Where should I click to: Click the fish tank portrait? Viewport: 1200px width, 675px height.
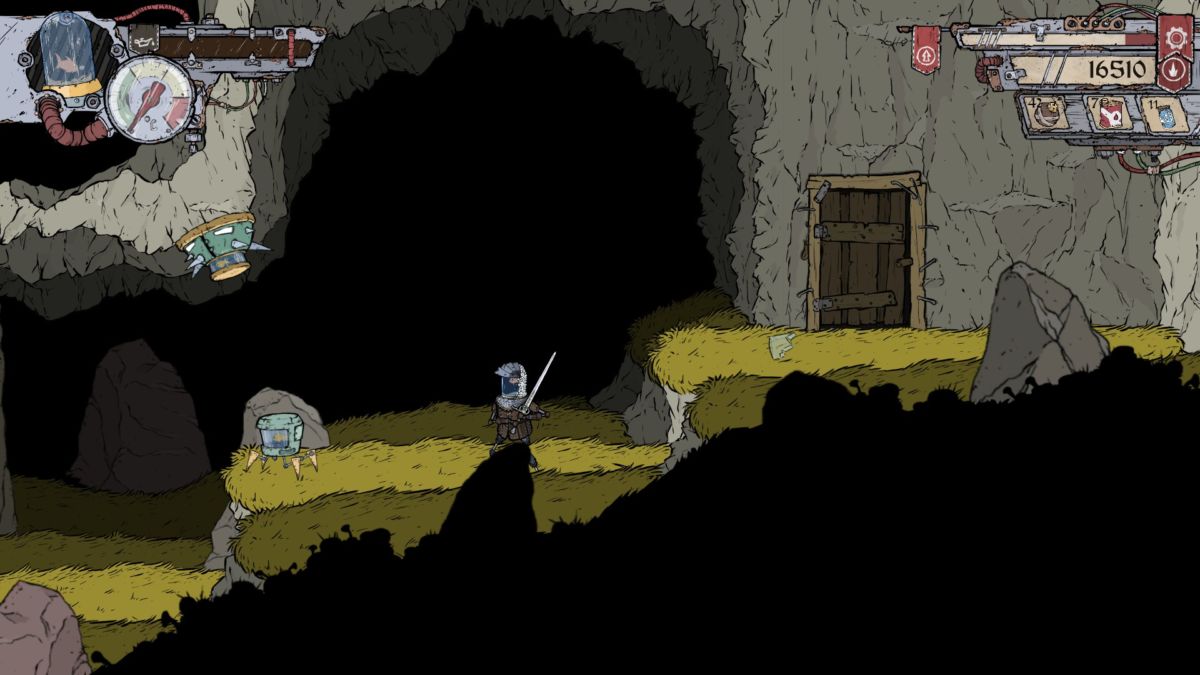coord(66,52)
